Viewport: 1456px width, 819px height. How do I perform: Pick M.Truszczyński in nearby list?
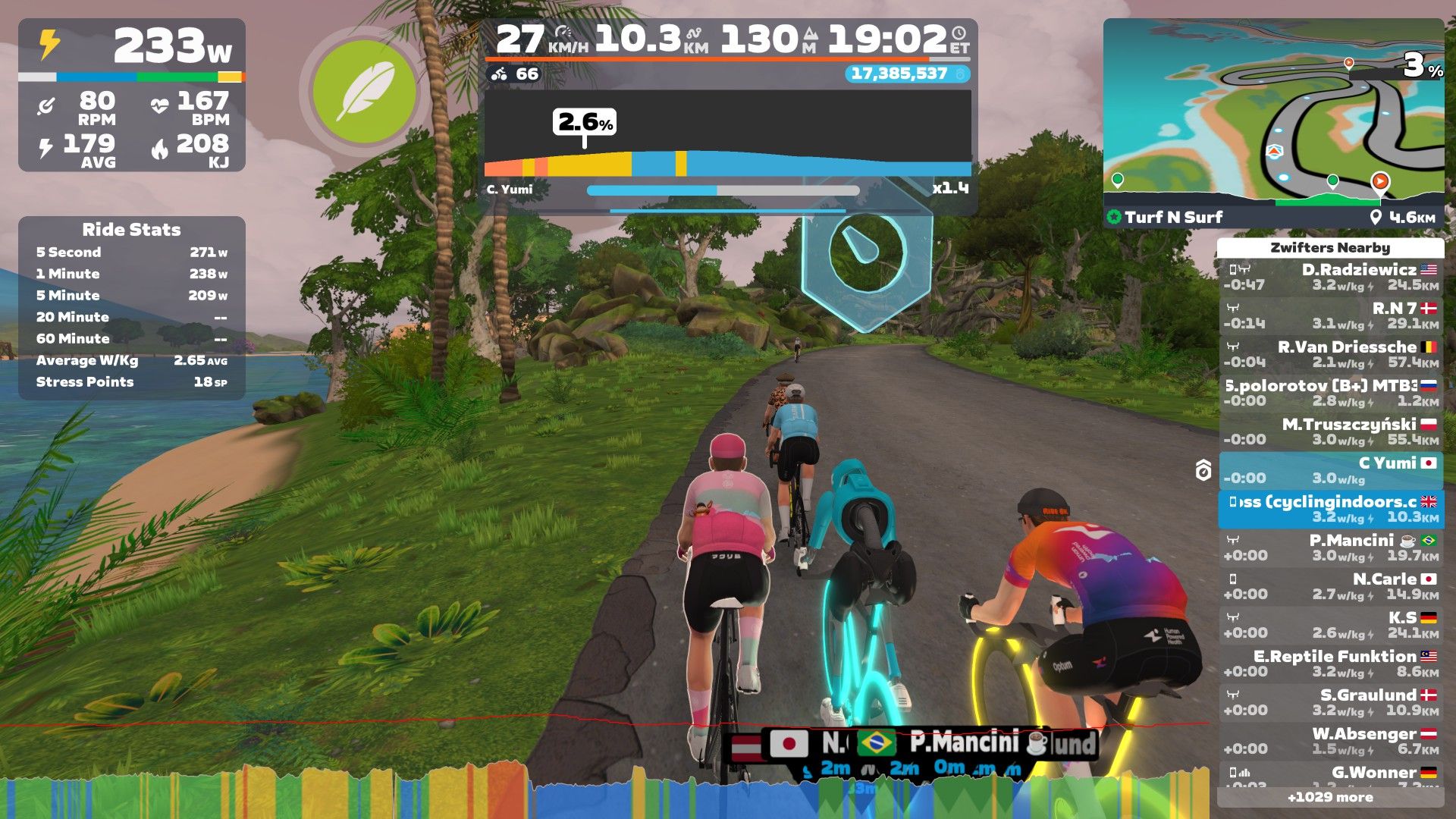1331,431
